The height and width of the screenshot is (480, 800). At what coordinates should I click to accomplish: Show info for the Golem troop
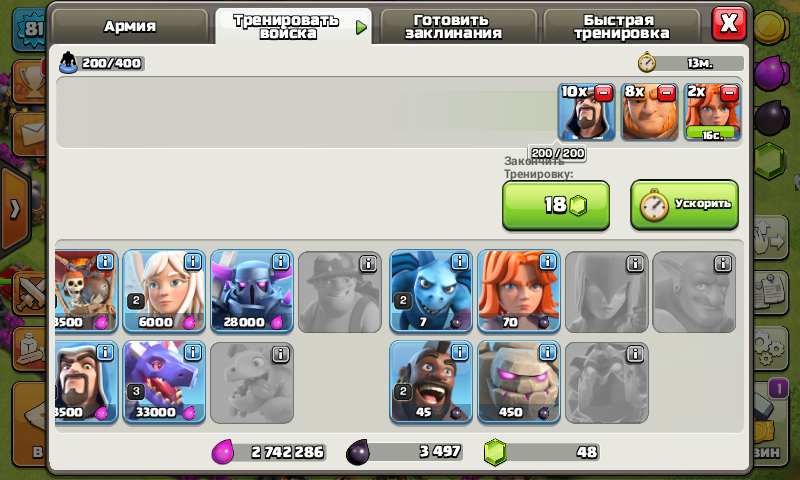(x=547, y=354)
